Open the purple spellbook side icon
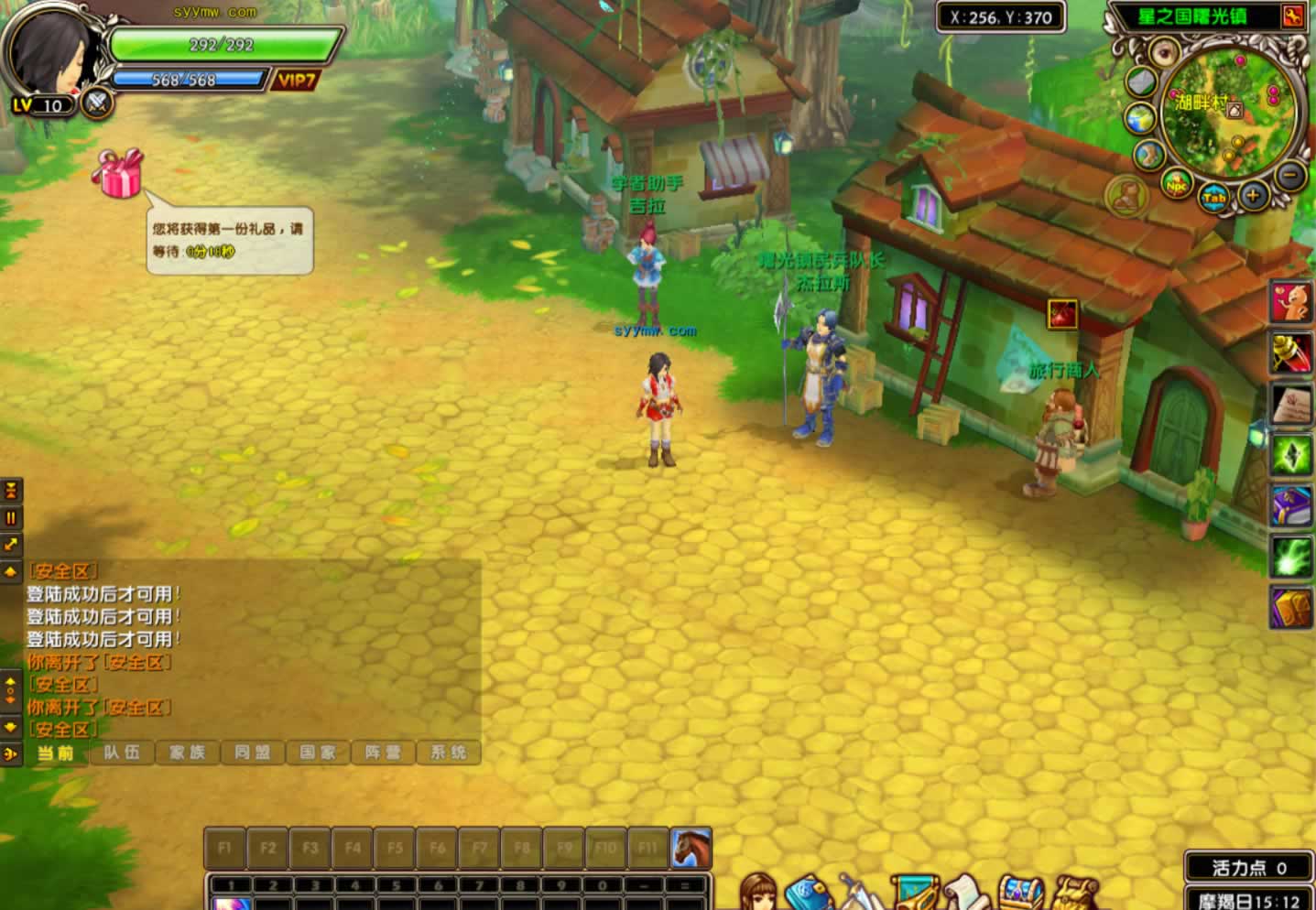Viewport: 1316px width, 910px height. coord(1291,505)
